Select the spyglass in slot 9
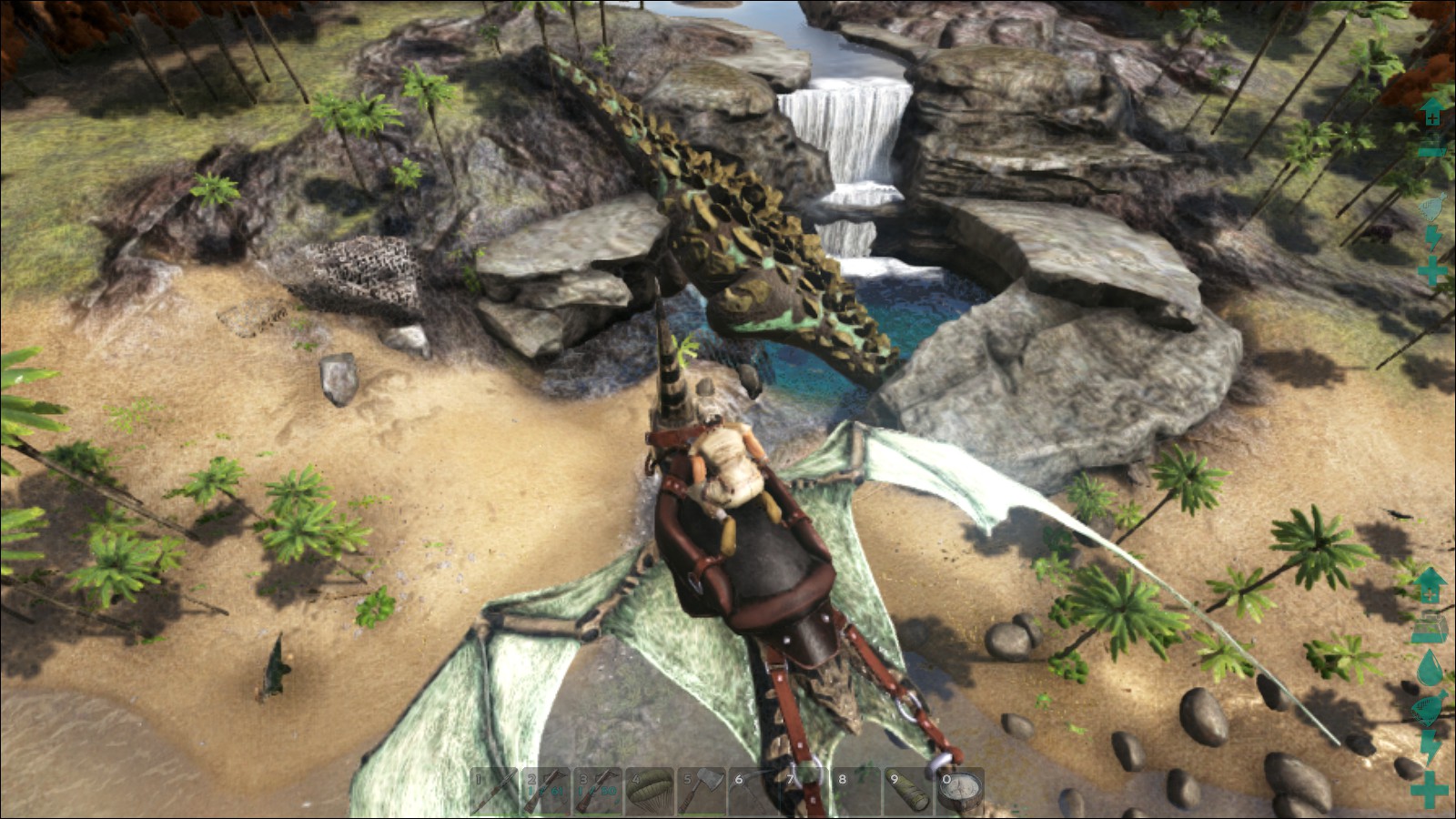 pyautogui.click(x=909, y=792)
